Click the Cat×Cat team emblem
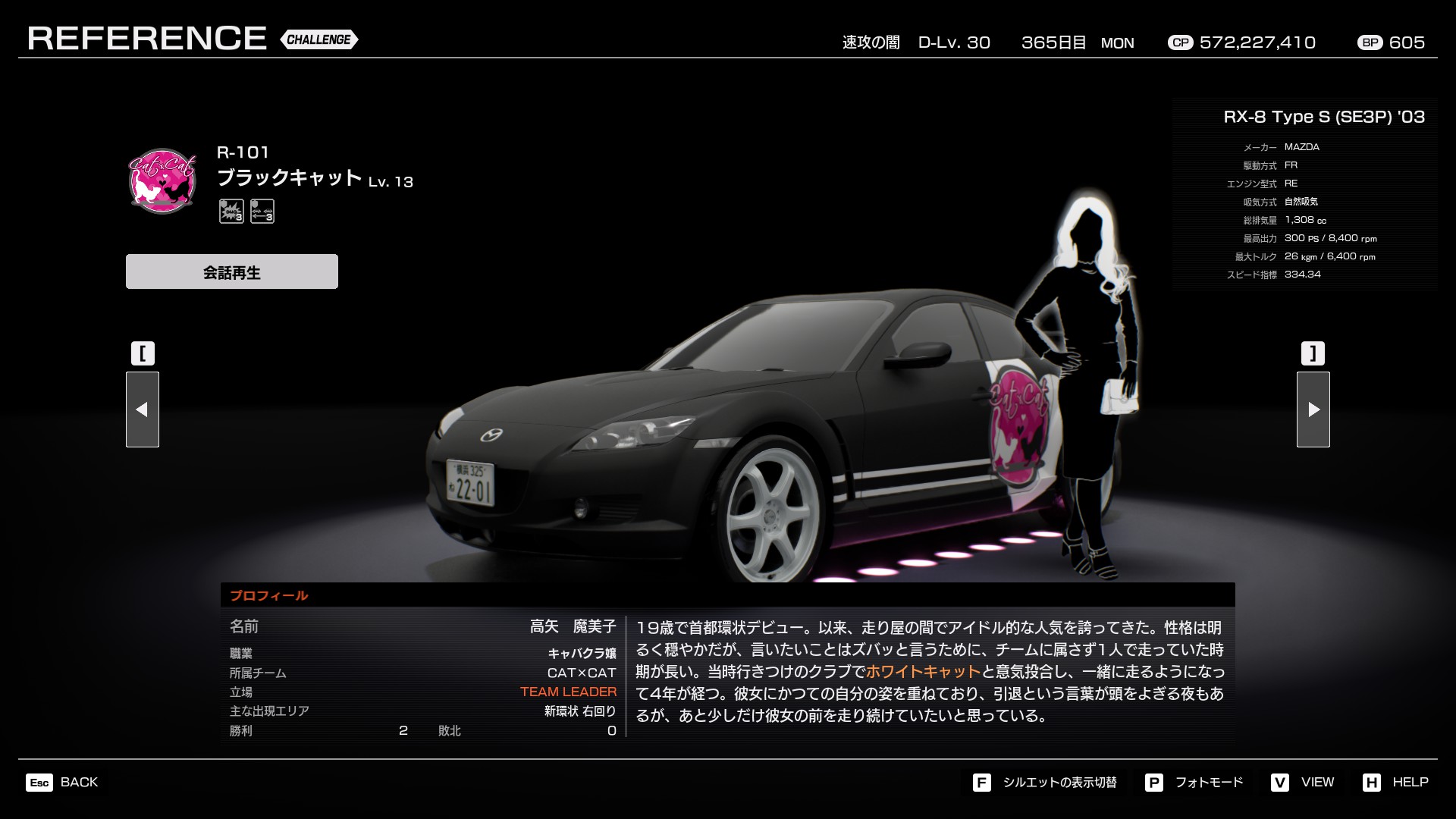Image resolution: width=1456 pixels, height=819 pixels. pyautogui.click(x=162, y=181)
